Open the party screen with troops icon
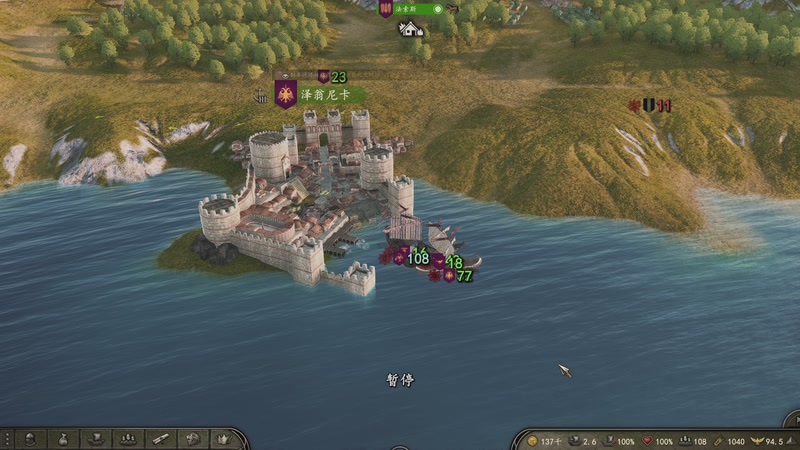Viewport: 800px width, 450px height. pyautogui.click(x=128, y=439)
